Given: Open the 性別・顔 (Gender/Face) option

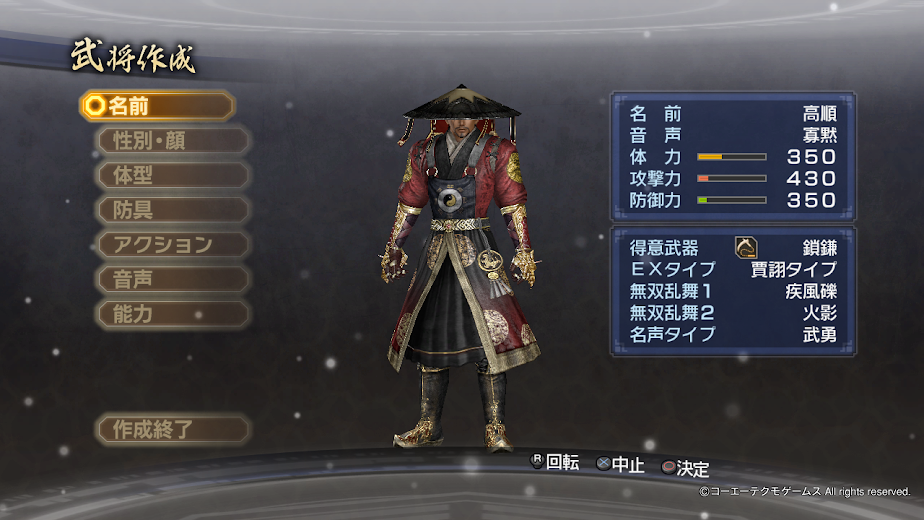Looking at the screenshot, I should coord(172,141).
